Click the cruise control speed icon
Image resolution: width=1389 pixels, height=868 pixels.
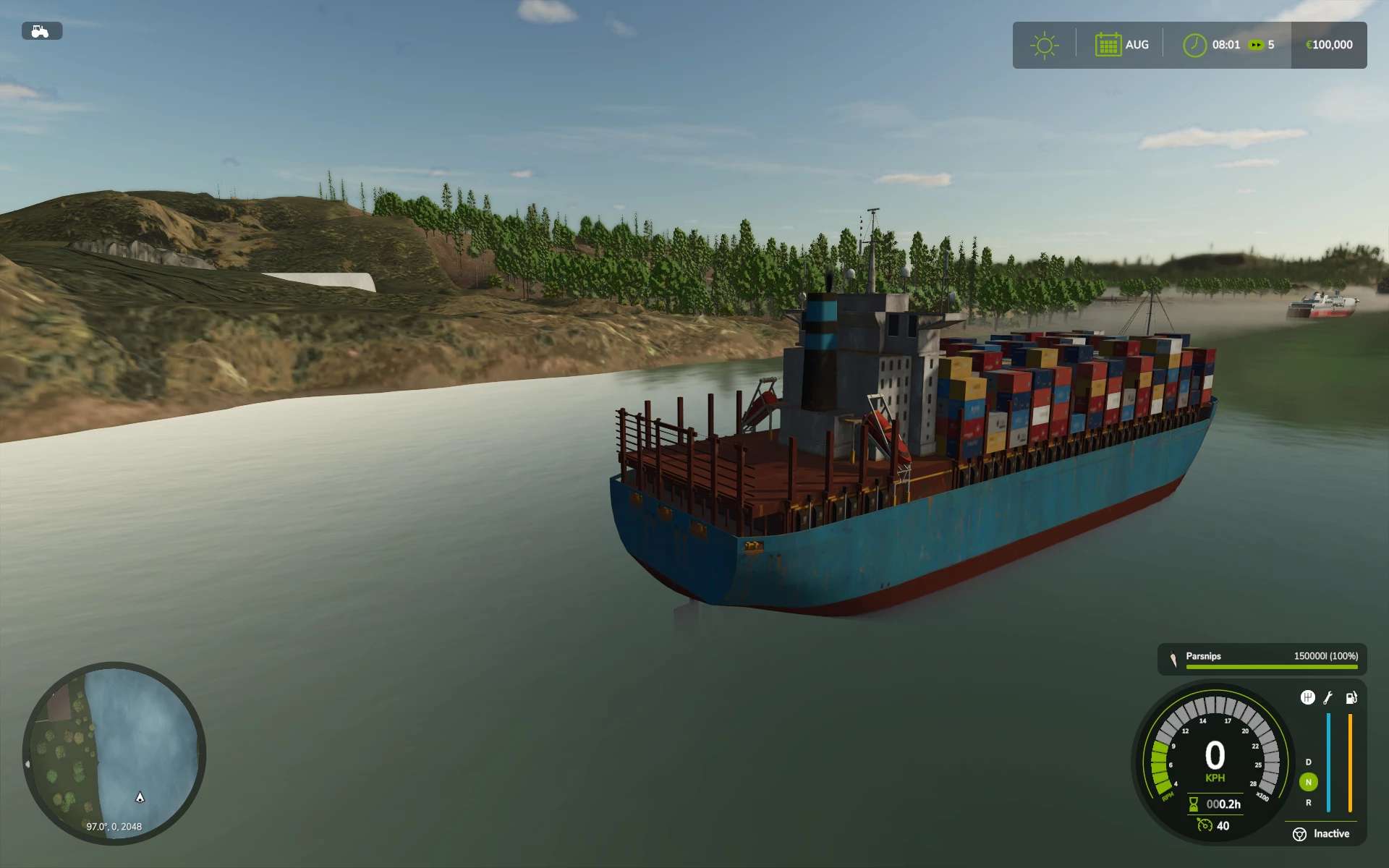[x=1205, y=825]
